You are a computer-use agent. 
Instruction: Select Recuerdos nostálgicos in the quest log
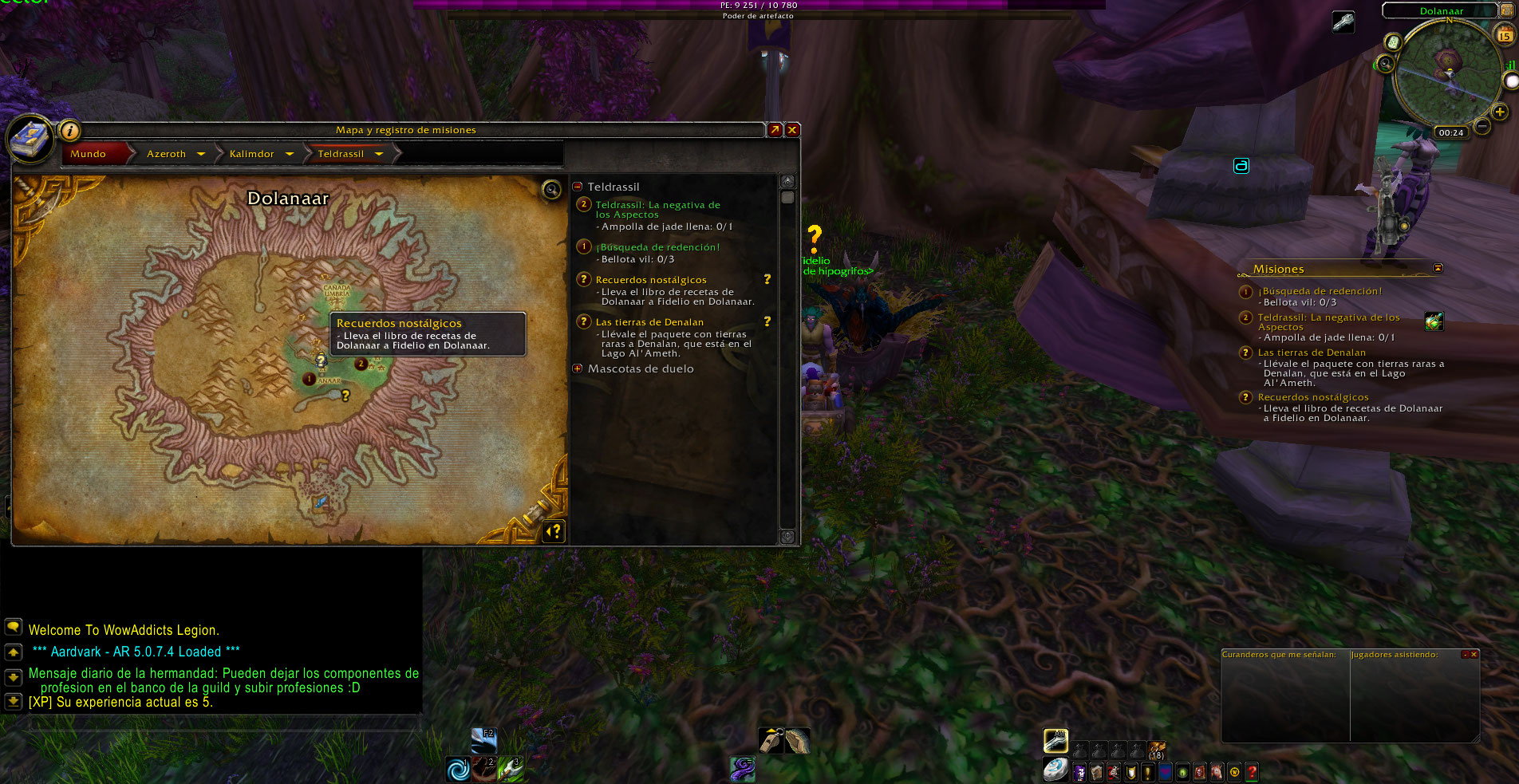[x=651, y=280]
